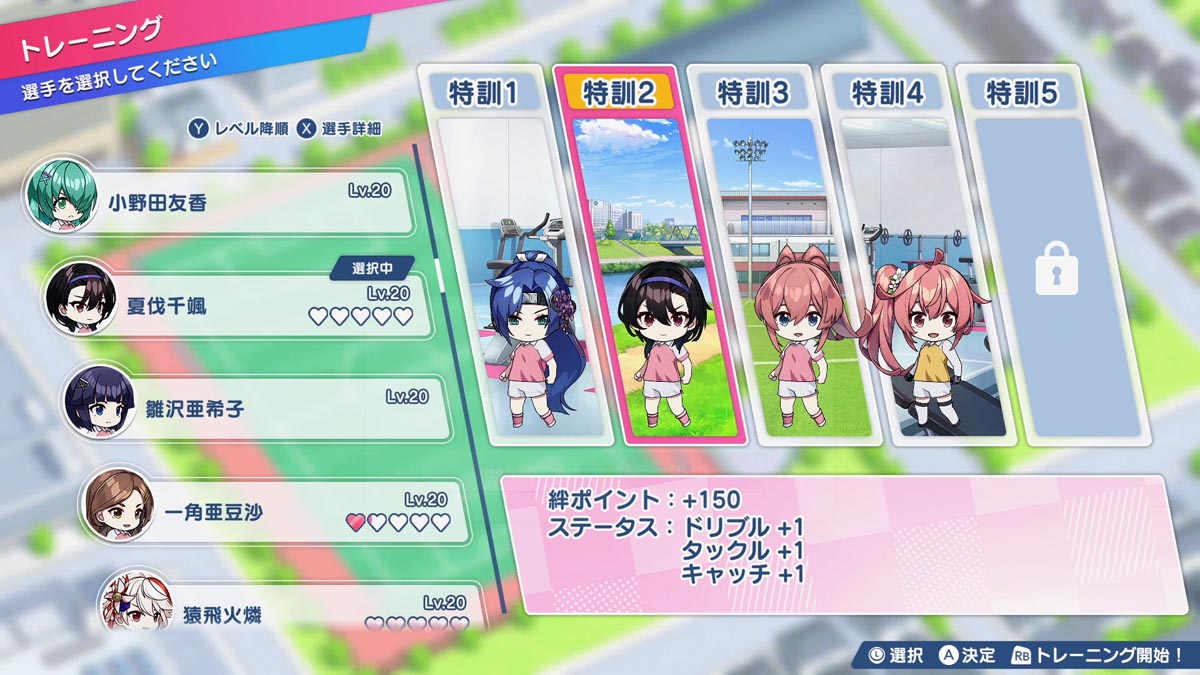Confirm with the 決定 button
This screenshot has width=1200, height=675.
coord(968,655)
